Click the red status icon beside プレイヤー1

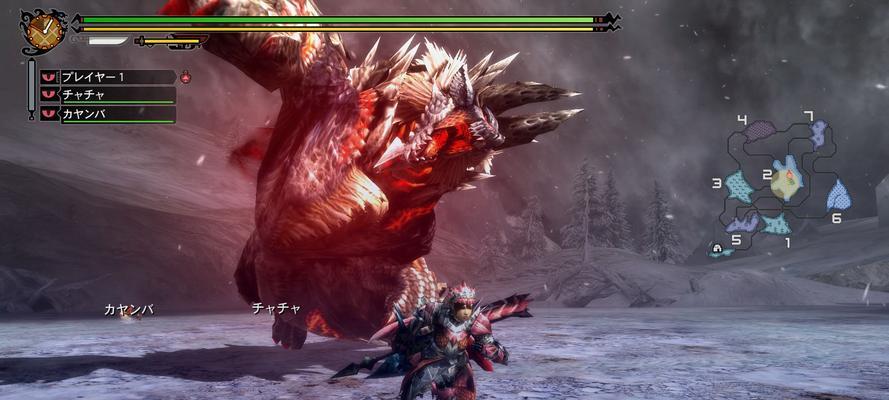pyautogui.click(x=186, y=76)
